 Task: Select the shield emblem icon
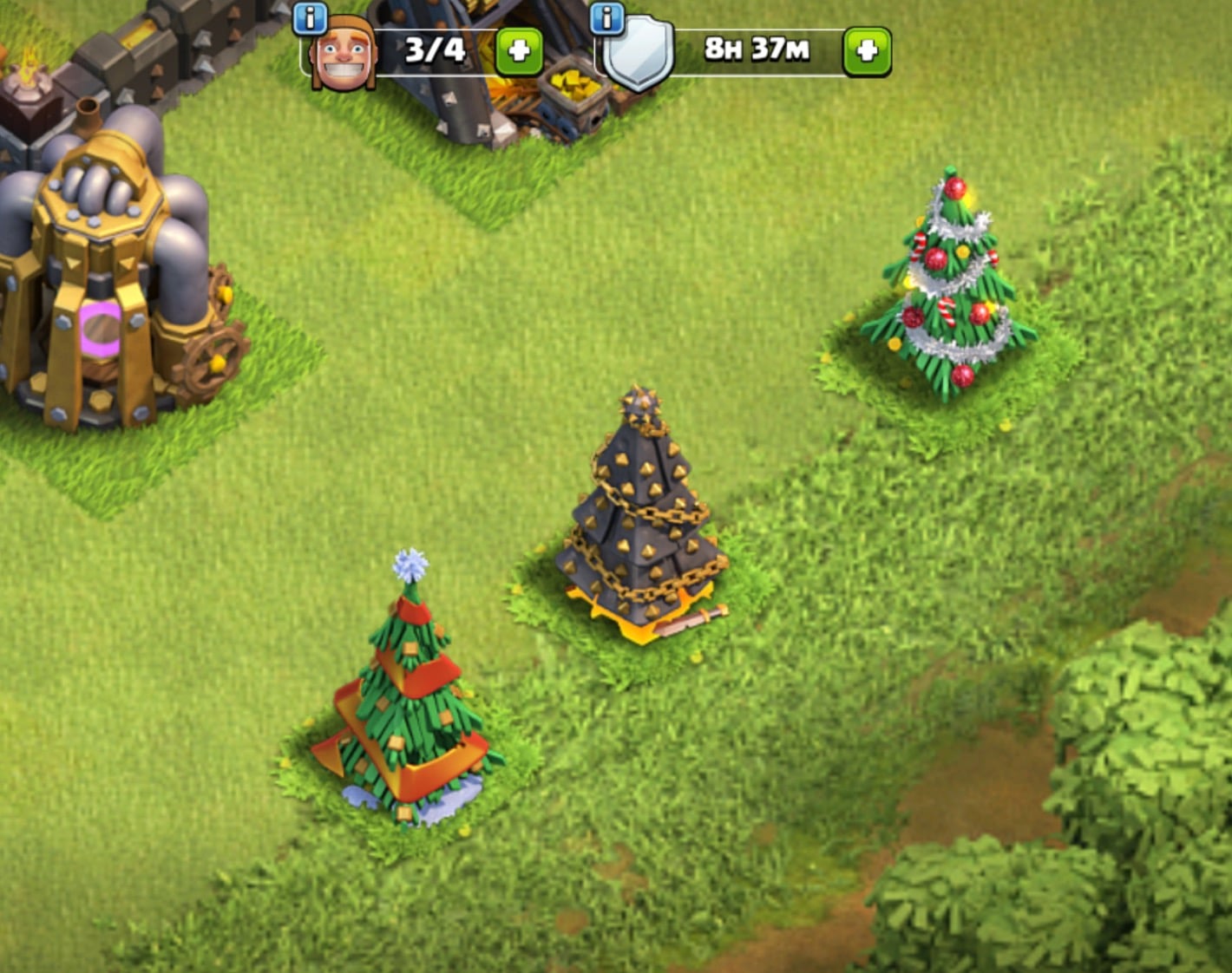[x=638, y=50]
